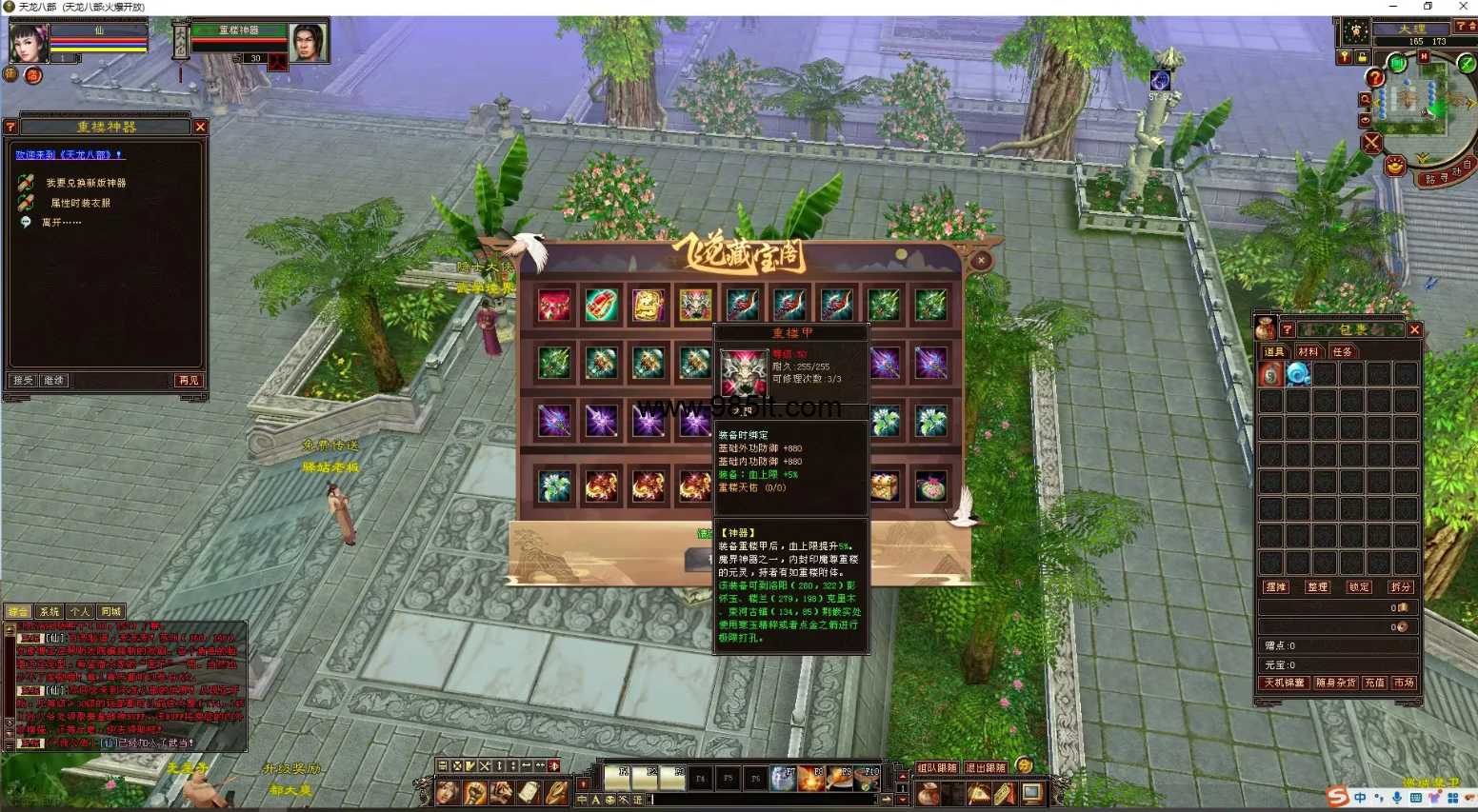This screenshot has height=812, width=1478.
Task: Choose the 离开 leave option
Action: tap(61, 223)
